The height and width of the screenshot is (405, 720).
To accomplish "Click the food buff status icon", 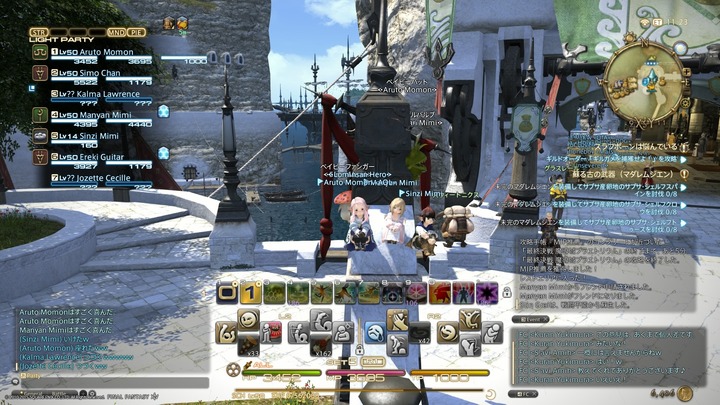I will click(x=168, y=23).
